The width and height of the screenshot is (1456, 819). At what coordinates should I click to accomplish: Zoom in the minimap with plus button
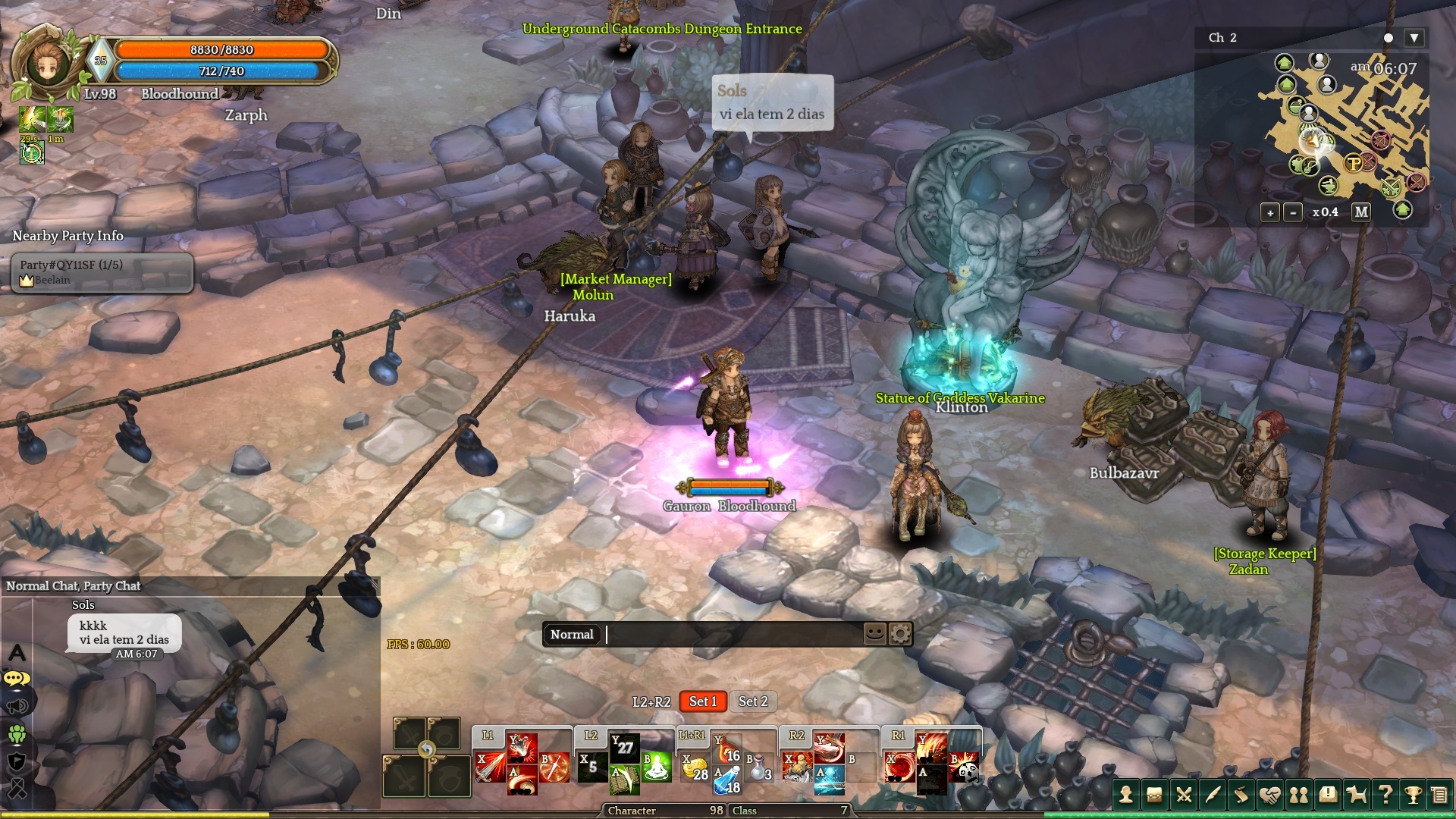pos(1270,213)
